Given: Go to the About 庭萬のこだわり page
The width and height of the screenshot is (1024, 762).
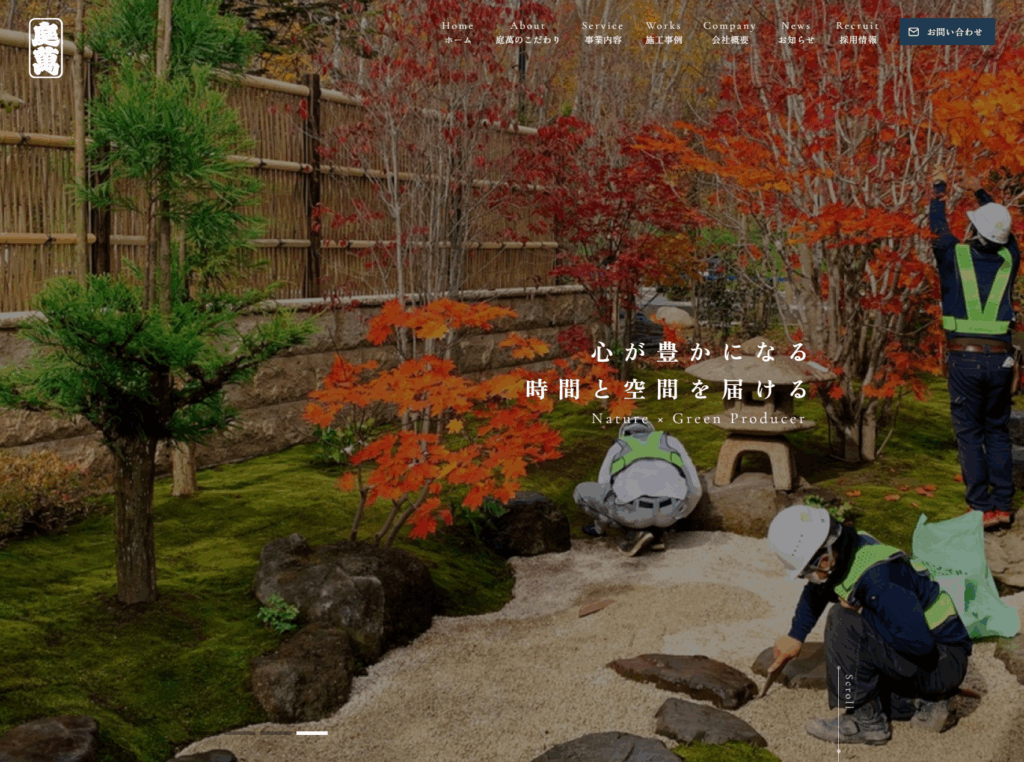Looking at the screenshot, I should [528, 32].
